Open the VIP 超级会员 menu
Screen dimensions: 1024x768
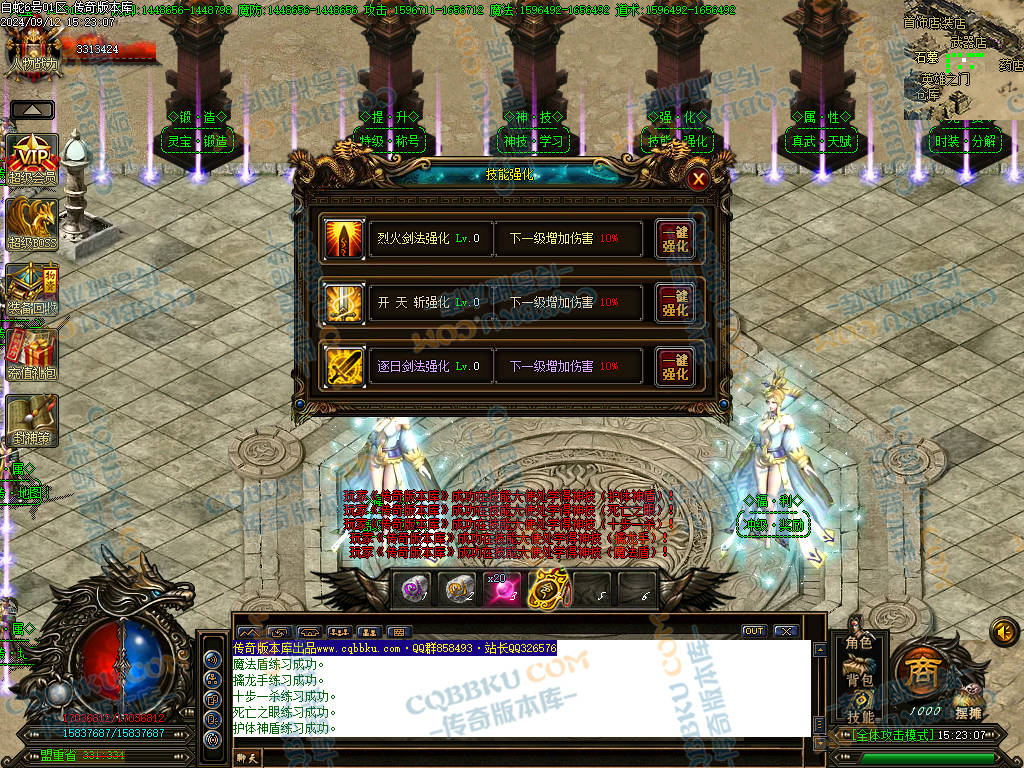(32, 159)
